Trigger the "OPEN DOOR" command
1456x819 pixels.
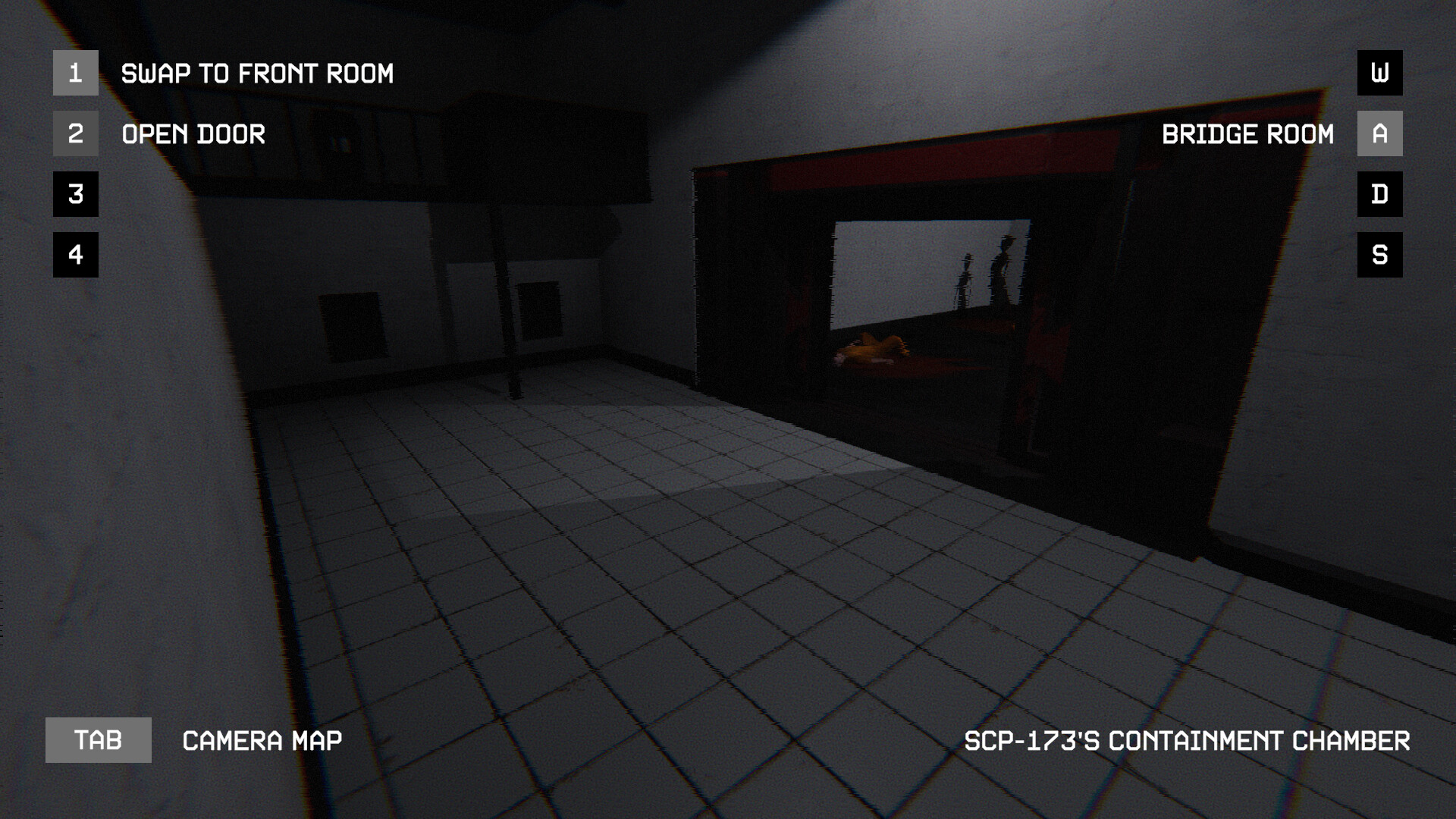[193, 135]
